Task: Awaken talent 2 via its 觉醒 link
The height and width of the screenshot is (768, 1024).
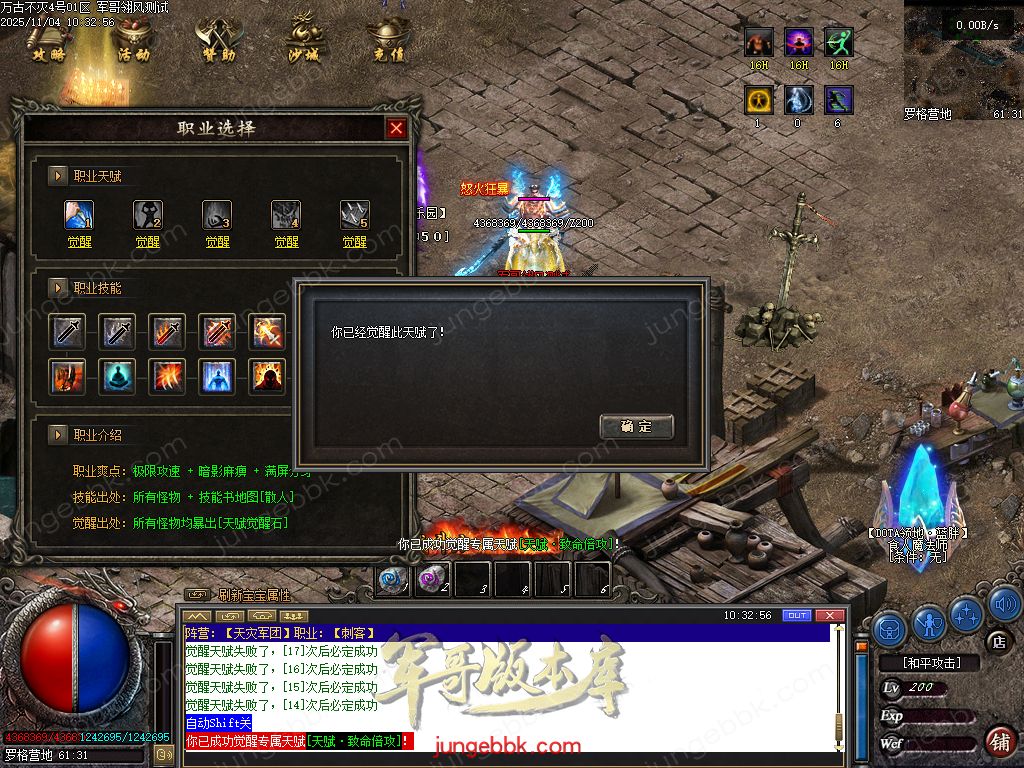Action: pos(148,242)
